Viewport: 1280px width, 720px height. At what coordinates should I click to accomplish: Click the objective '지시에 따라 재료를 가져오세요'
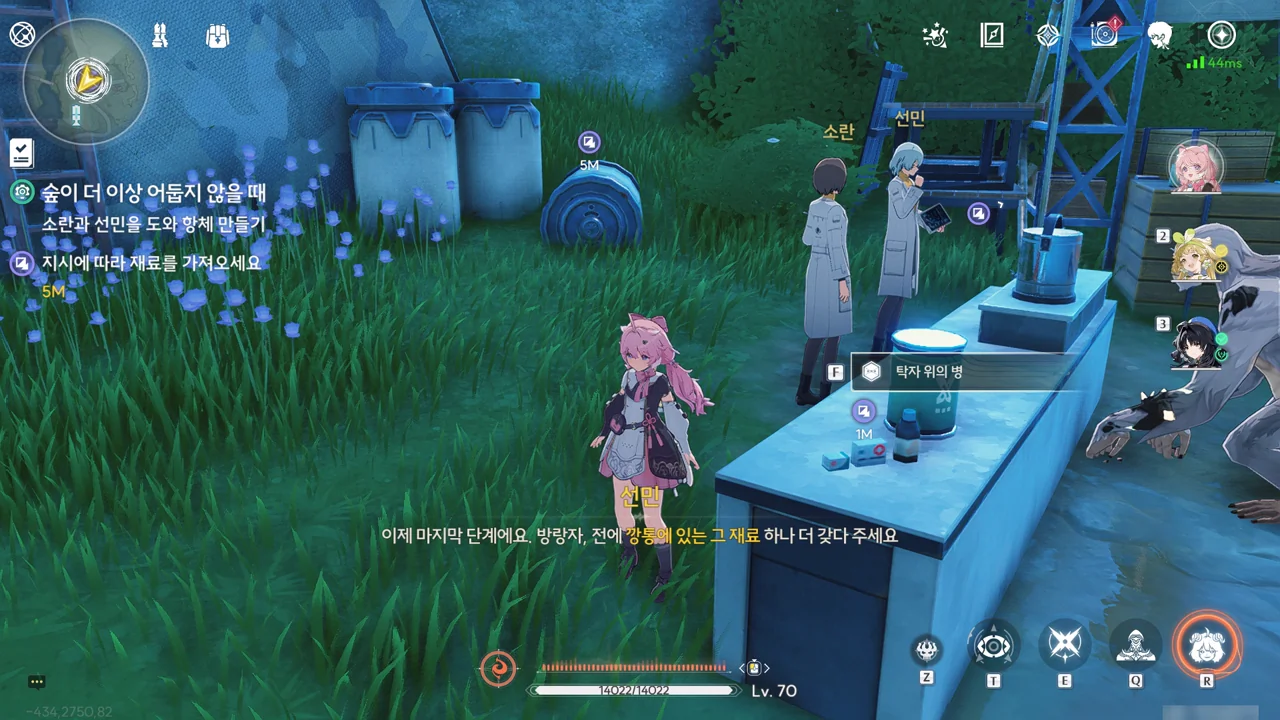pos(150,263)
